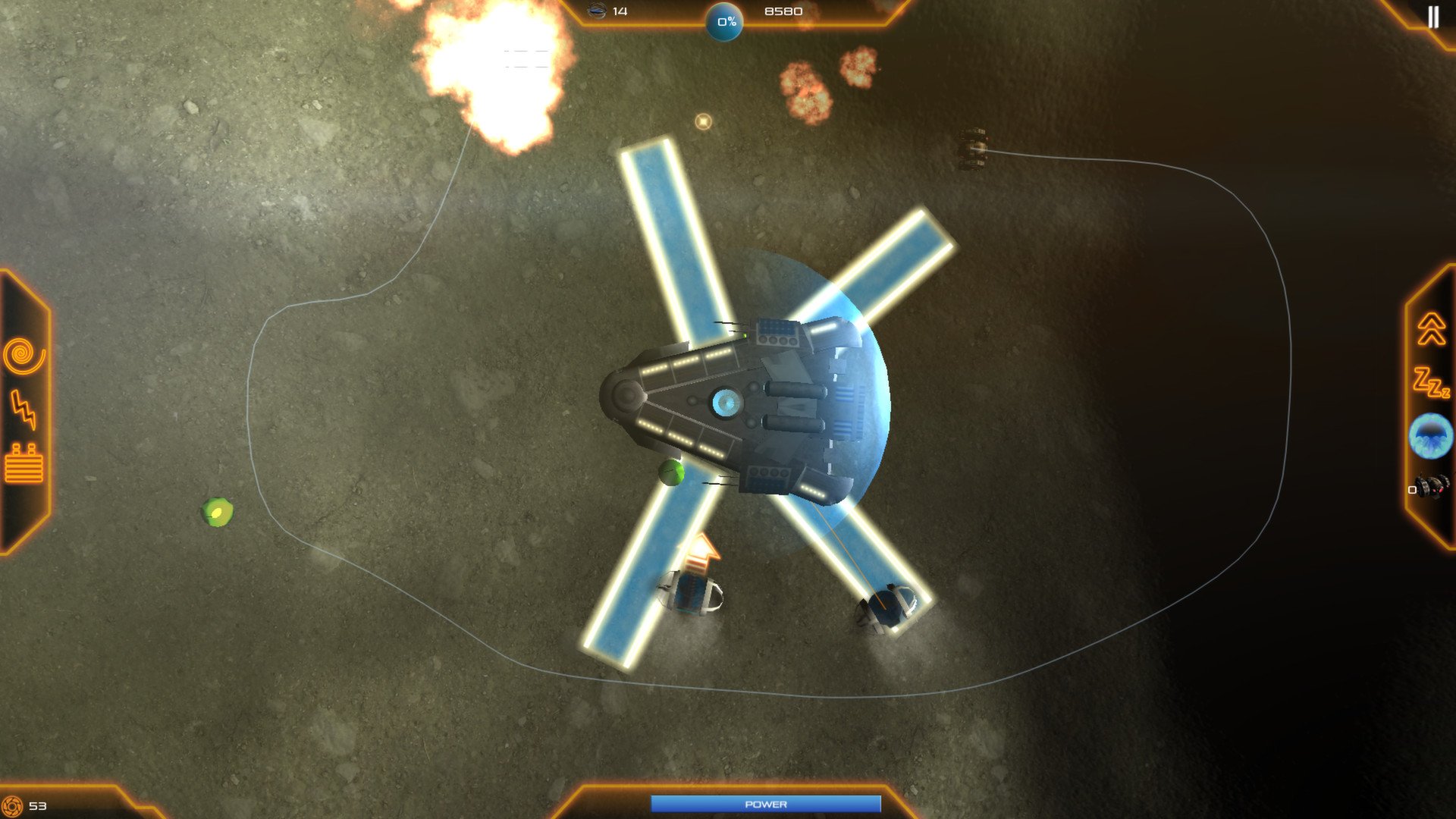Select the battery power icon
This screenshot has width=1456, height=819.
tap(23, 464)
